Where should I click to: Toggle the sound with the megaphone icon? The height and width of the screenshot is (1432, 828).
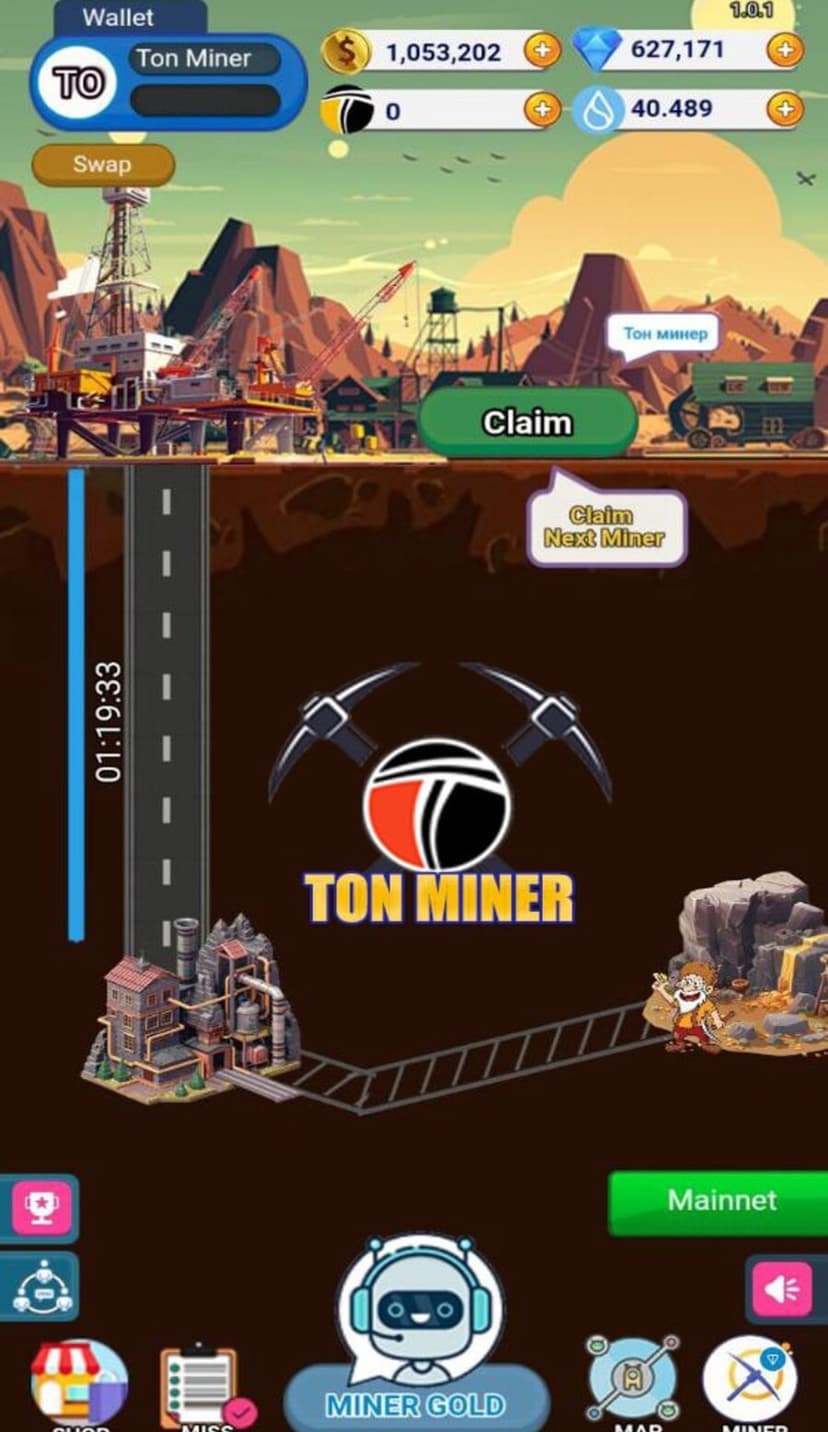(782, 1290)
